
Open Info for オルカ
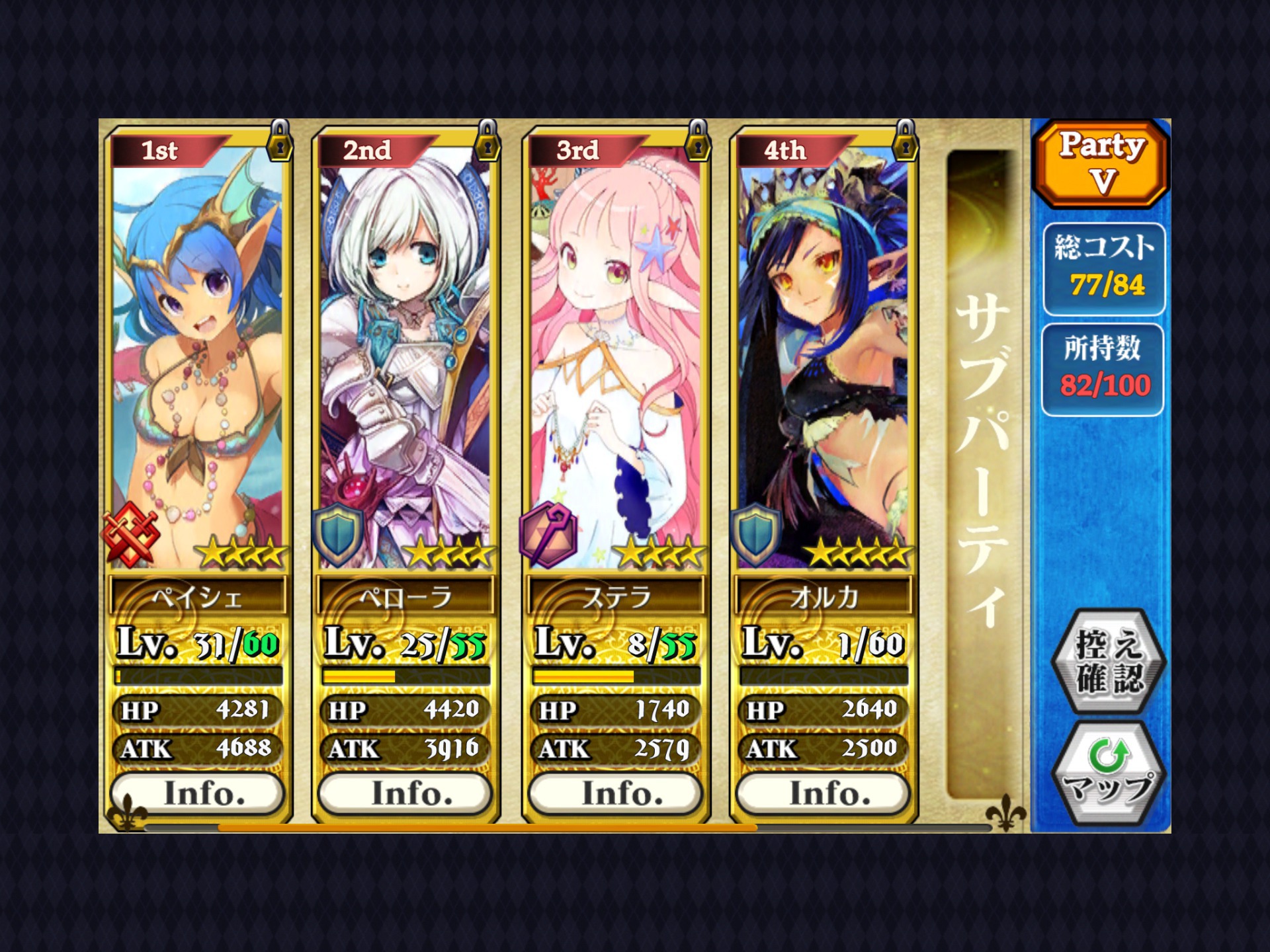(x=823, y=793)
